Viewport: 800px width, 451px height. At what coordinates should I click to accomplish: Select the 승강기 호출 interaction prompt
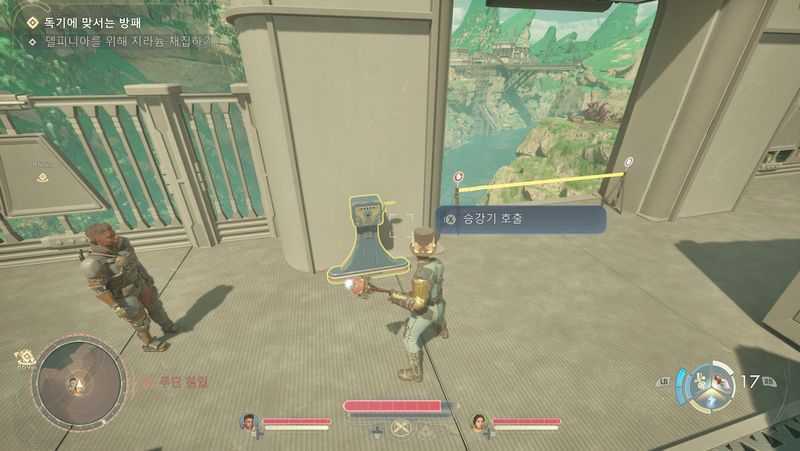point(520,220)
